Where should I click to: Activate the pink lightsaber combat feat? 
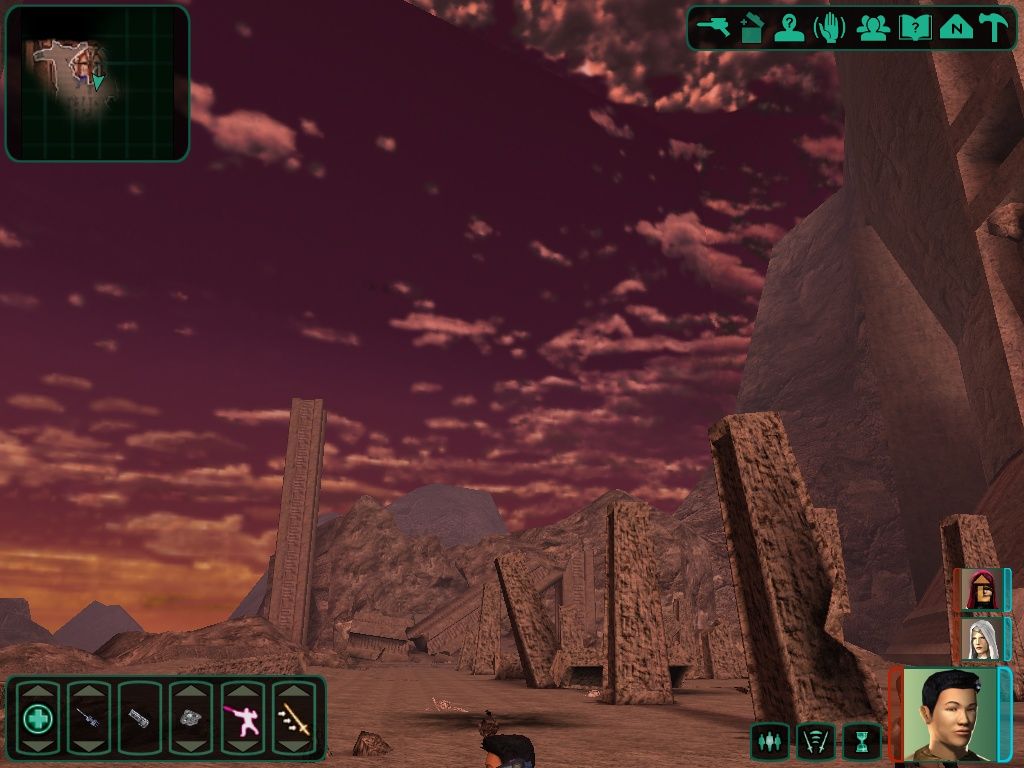tap(243, 718)
